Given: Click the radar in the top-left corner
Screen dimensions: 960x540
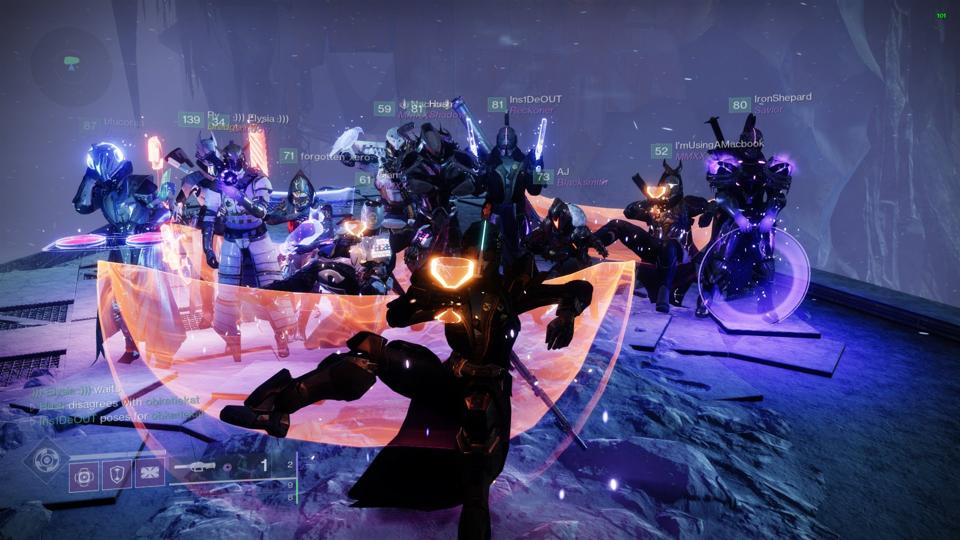Looking at the screenshot, I should [70, 62].
